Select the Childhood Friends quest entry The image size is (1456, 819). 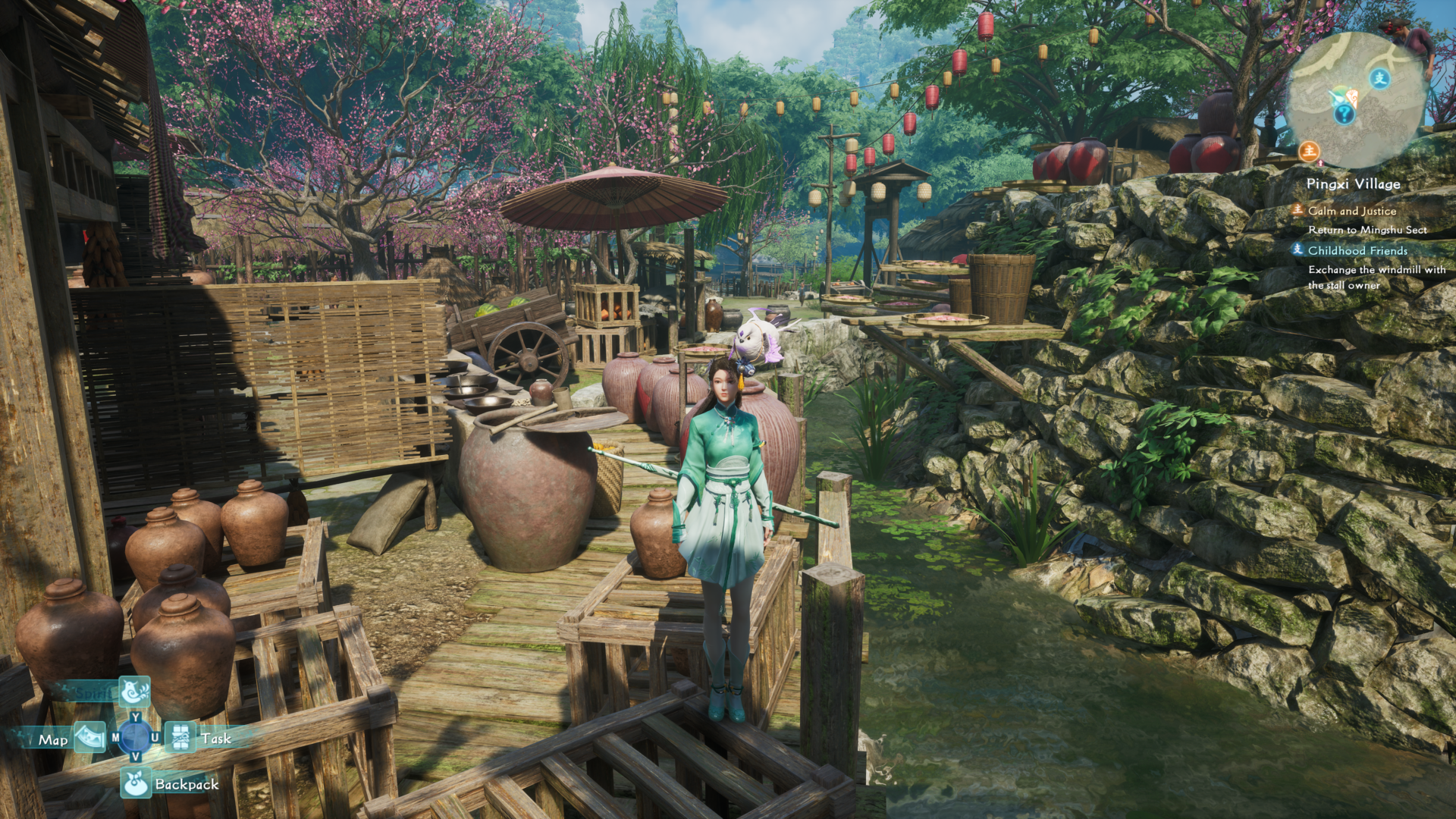click(1357, 250)
